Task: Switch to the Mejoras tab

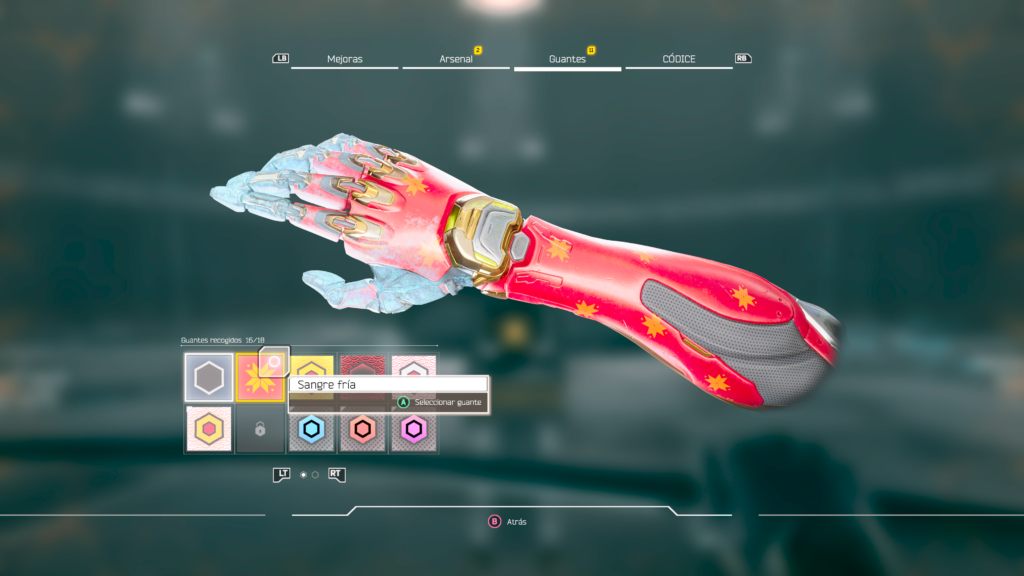Action: tap(344, 59)
